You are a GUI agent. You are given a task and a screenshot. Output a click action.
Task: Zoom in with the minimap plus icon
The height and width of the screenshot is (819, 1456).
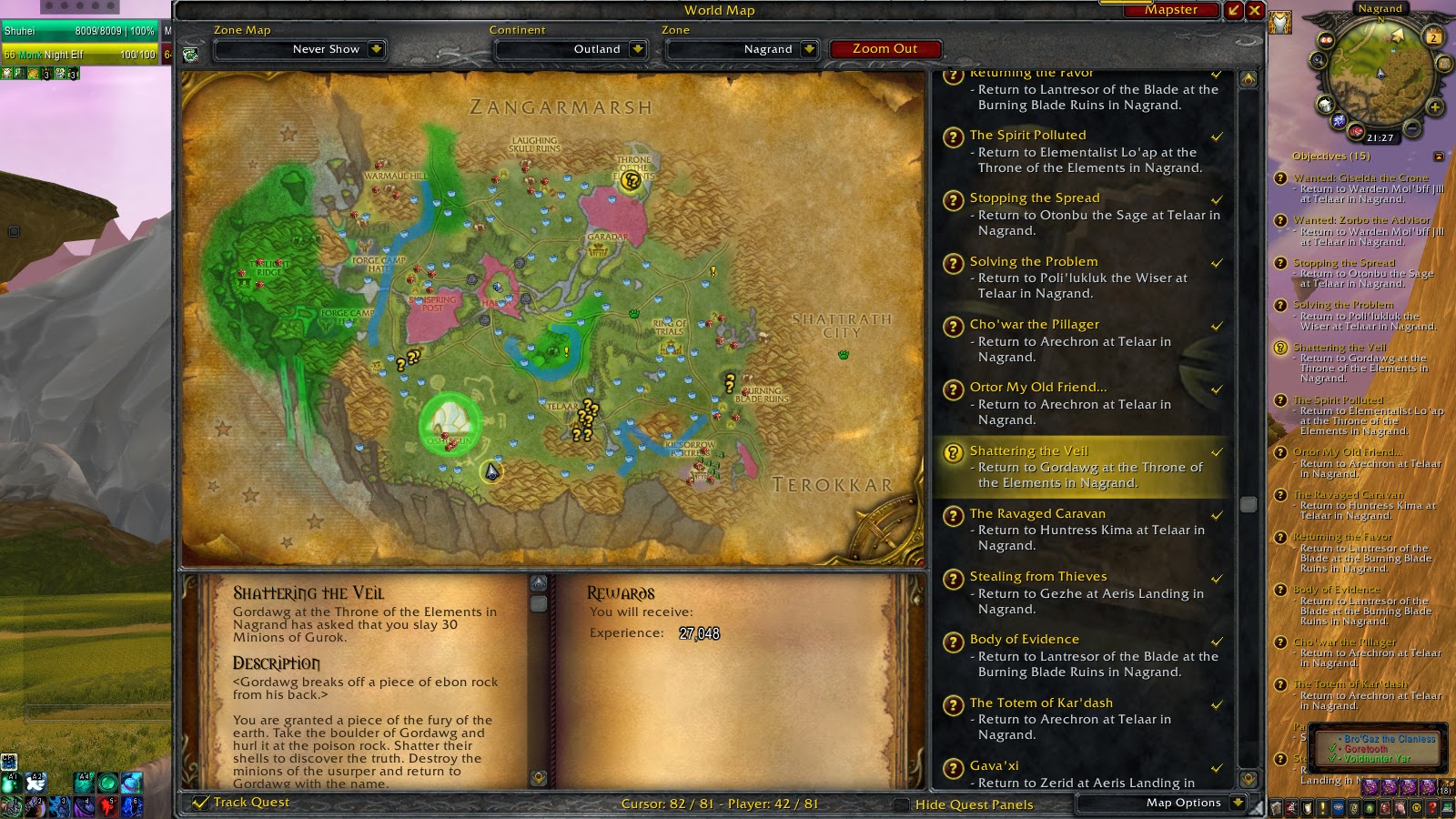coord(1435,107)
